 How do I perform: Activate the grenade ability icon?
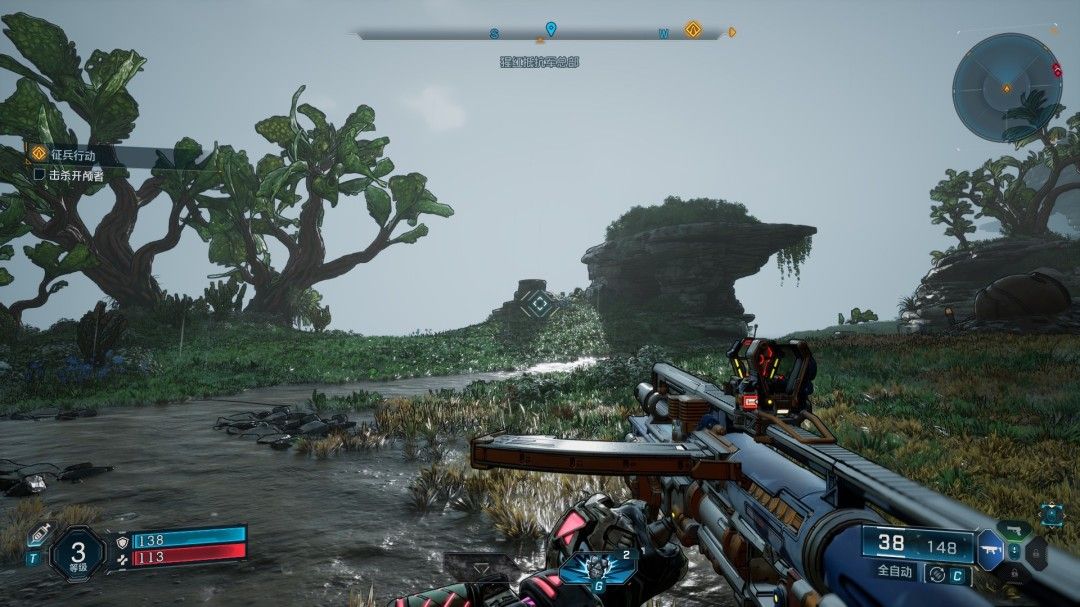tap(598, 567)
